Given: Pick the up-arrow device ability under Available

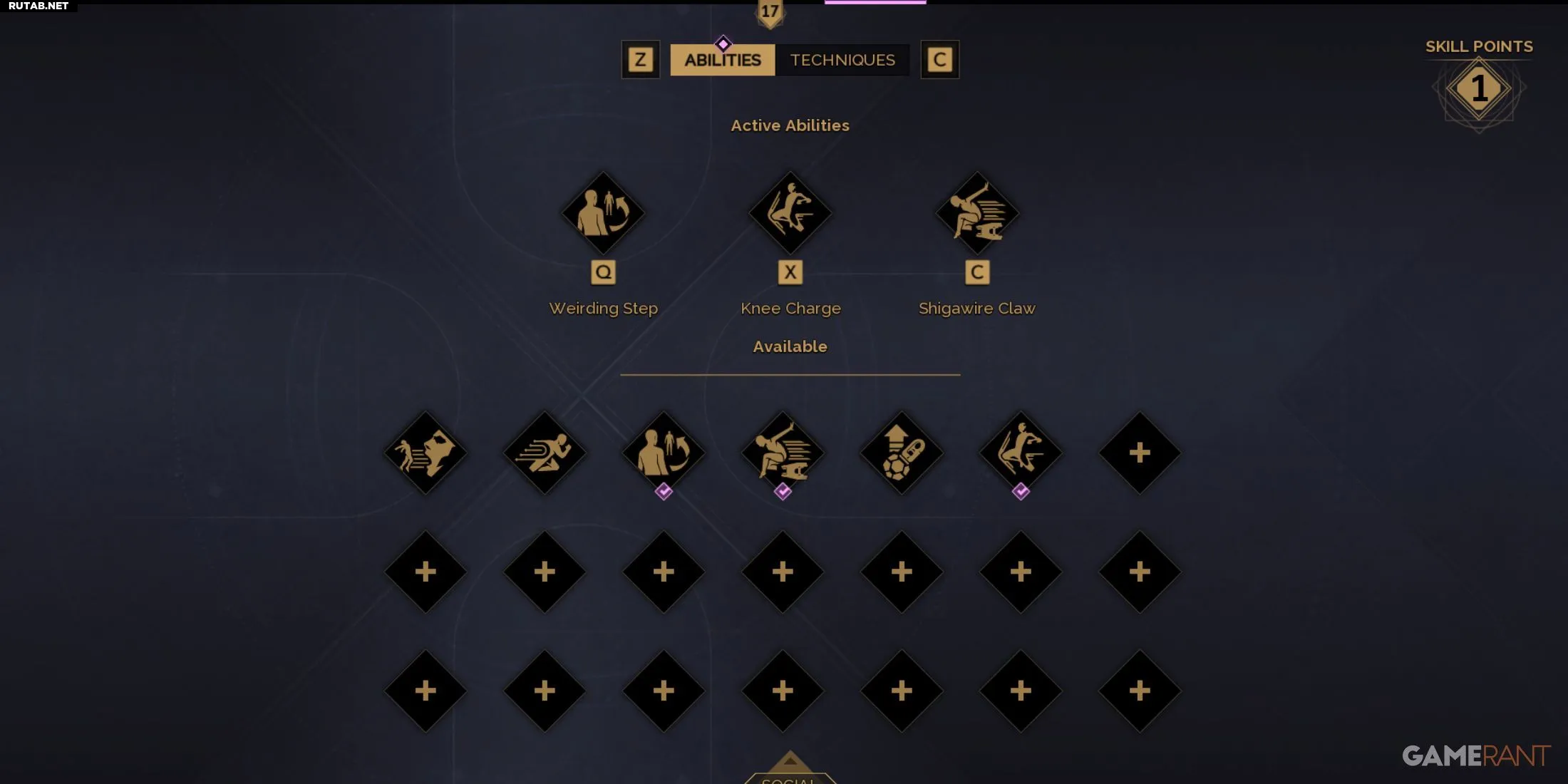Looking at the screenshot, I should 902,453.
